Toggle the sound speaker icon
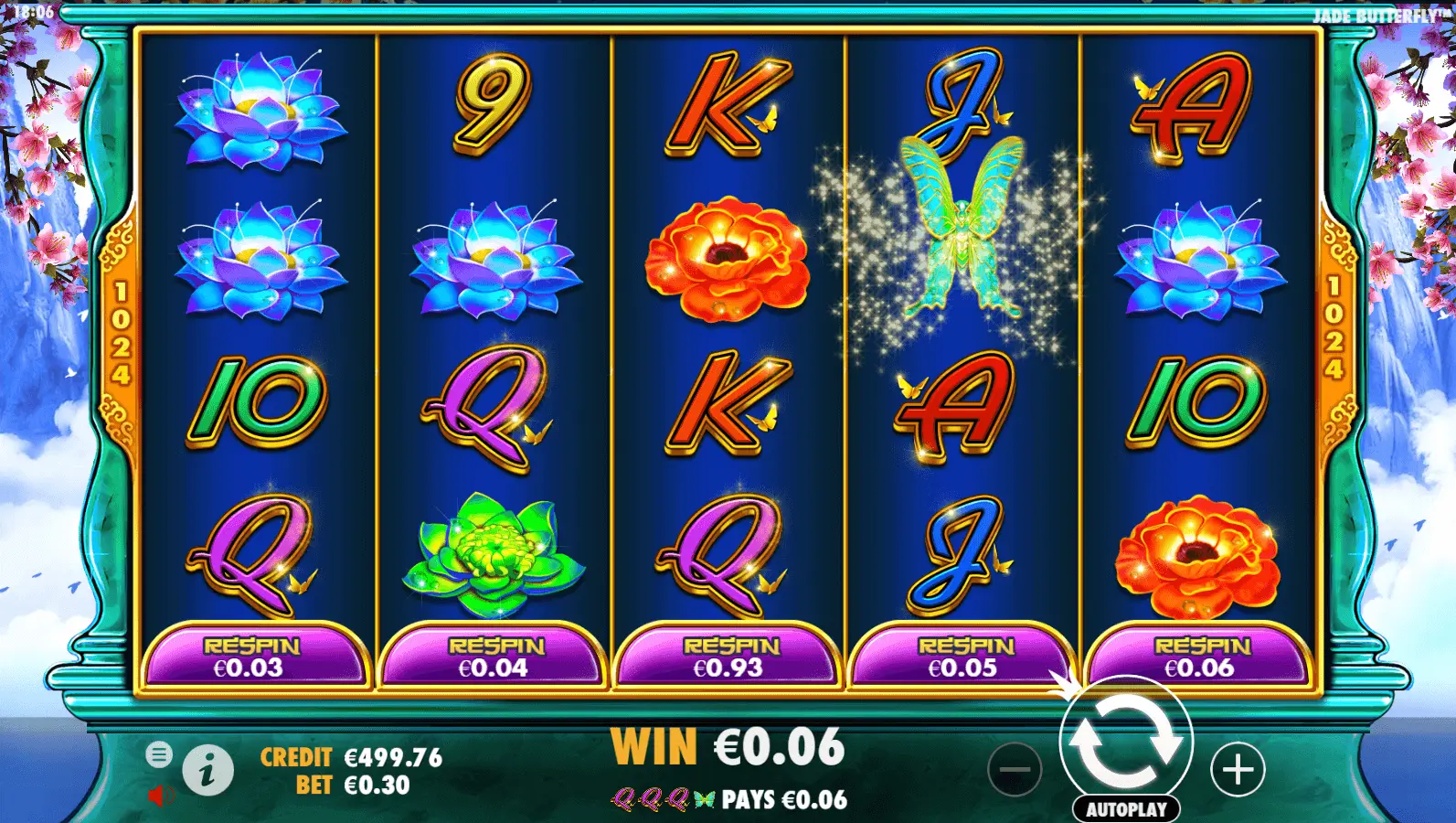The height and width of the screenshot is (823, 1456). 160,796
